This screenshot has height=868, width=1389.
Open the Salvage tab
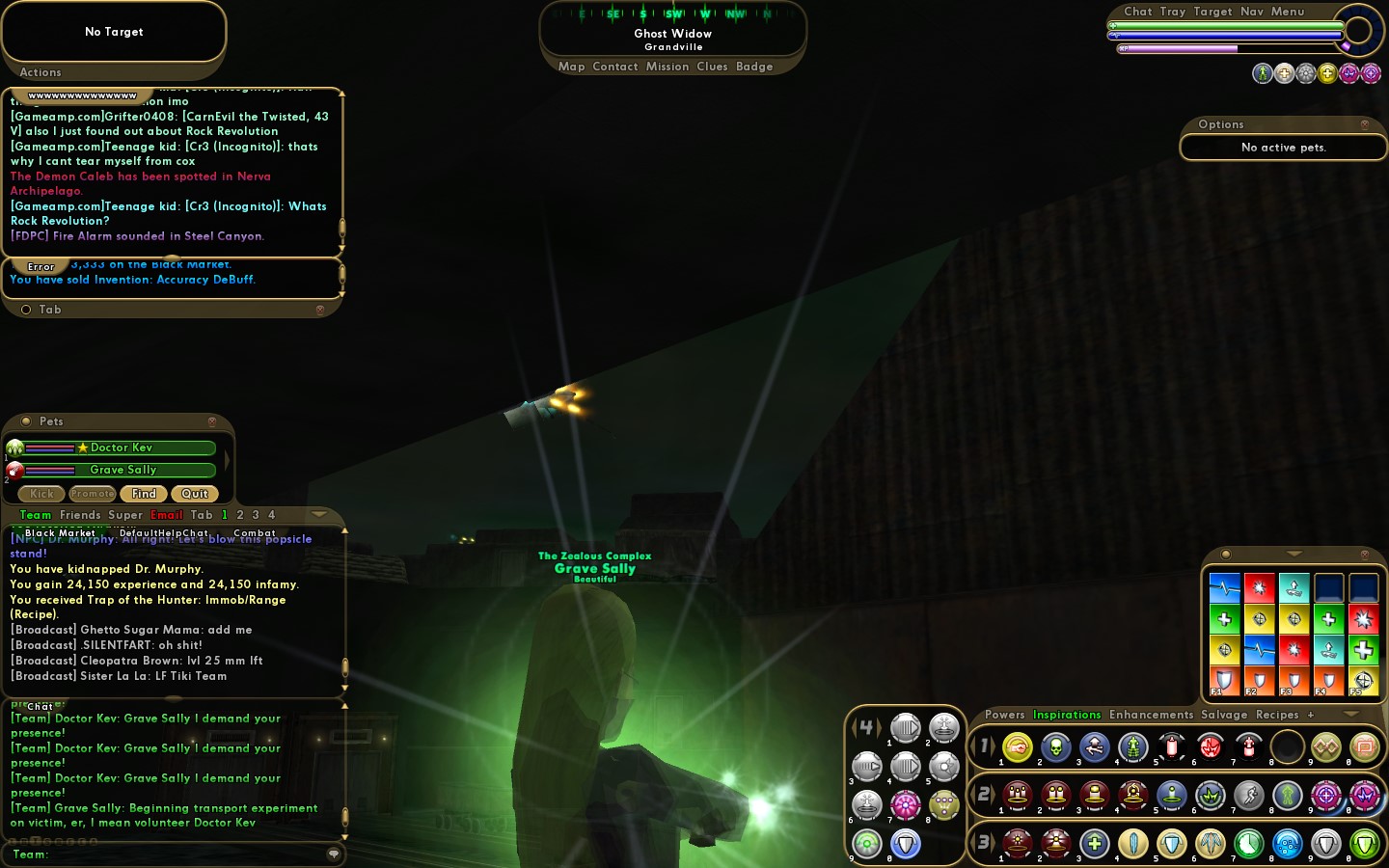coord(1224,715)
